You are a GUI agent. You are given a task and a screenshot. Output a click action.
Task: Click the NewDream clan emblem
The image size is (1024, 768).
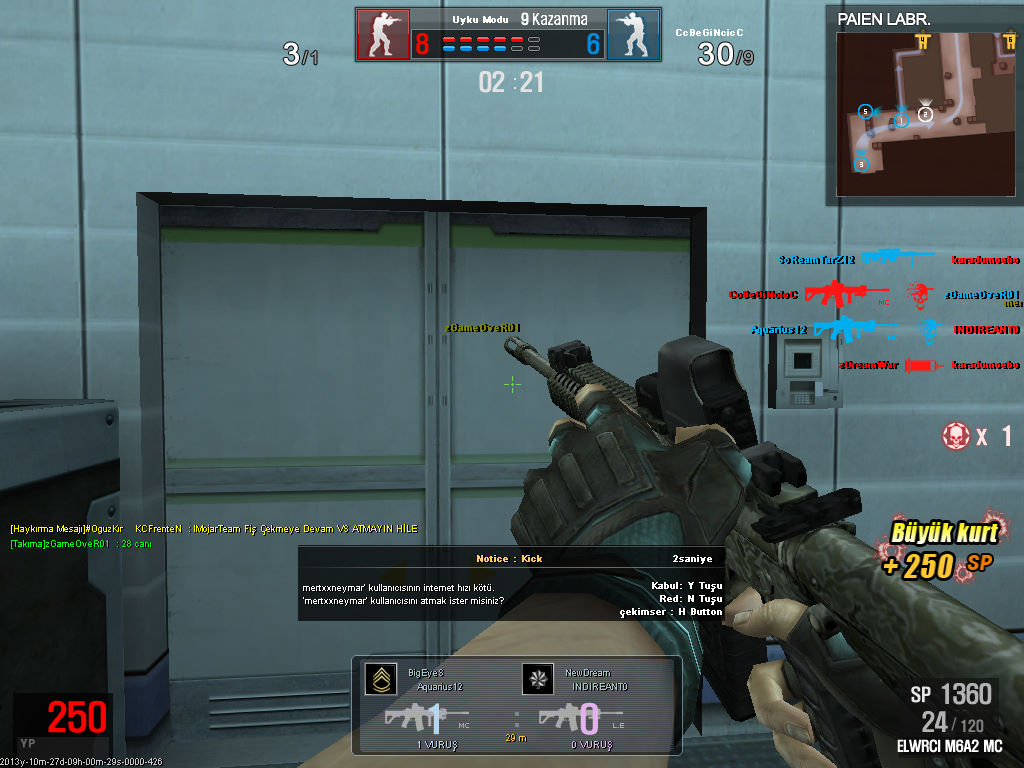(537, 680)
